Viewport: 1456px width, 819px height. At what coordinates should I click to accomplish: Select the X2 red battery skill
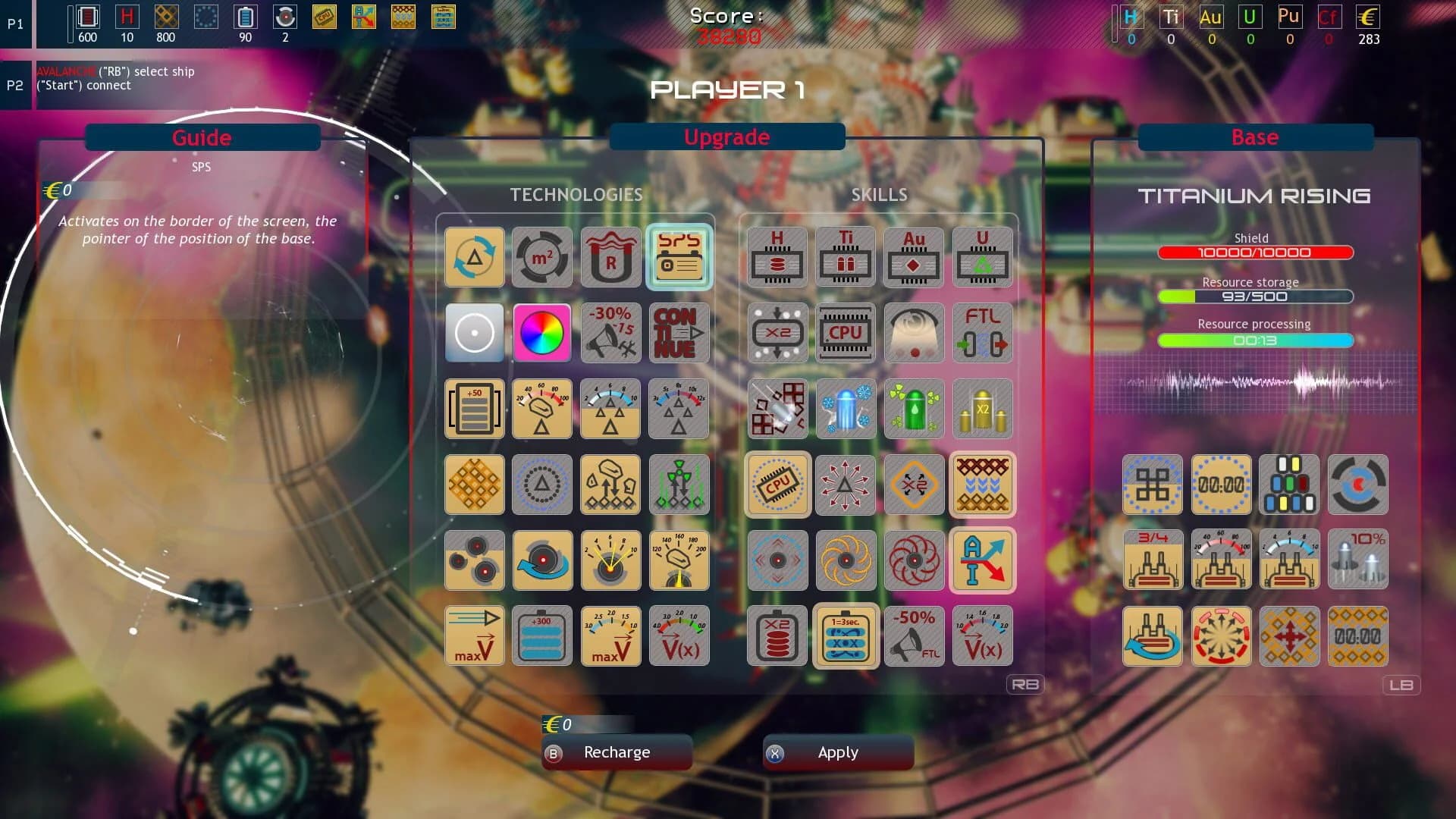777,635
